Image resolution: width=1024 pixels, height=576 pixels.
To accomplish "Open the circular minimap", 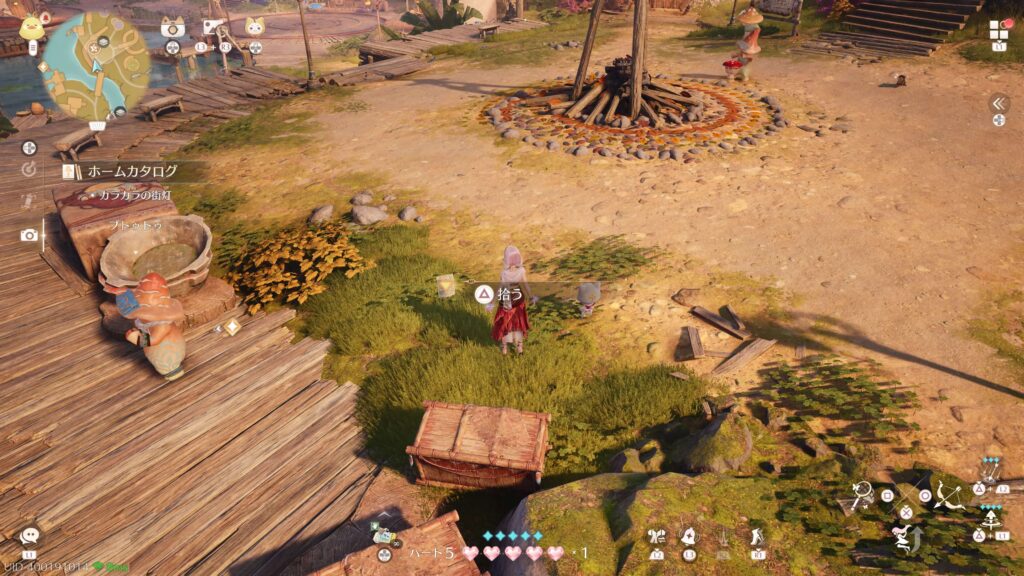I will tap(97, 65).
